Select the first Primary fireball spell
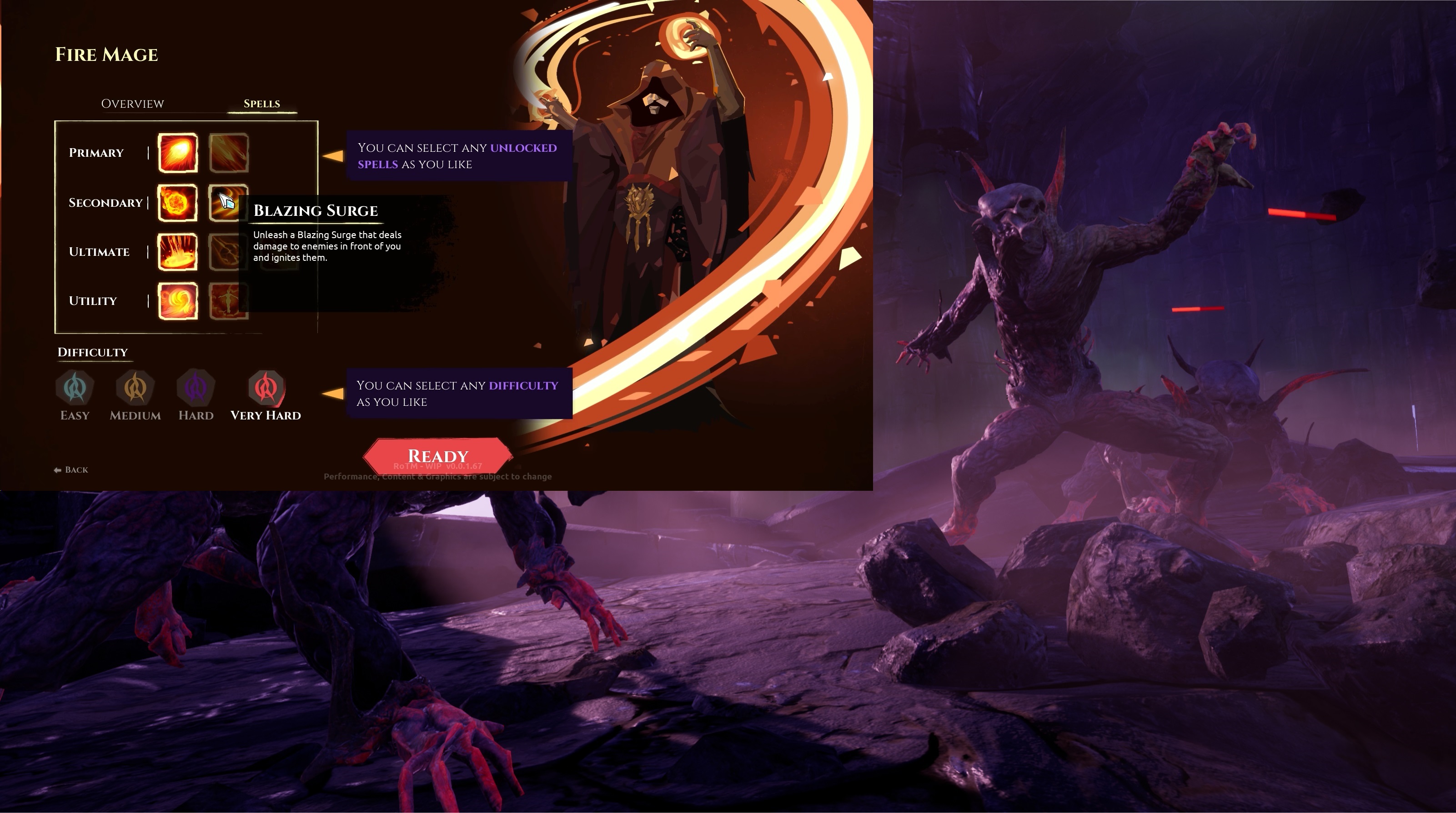The image size is (1456, 813). coord(177,153)
